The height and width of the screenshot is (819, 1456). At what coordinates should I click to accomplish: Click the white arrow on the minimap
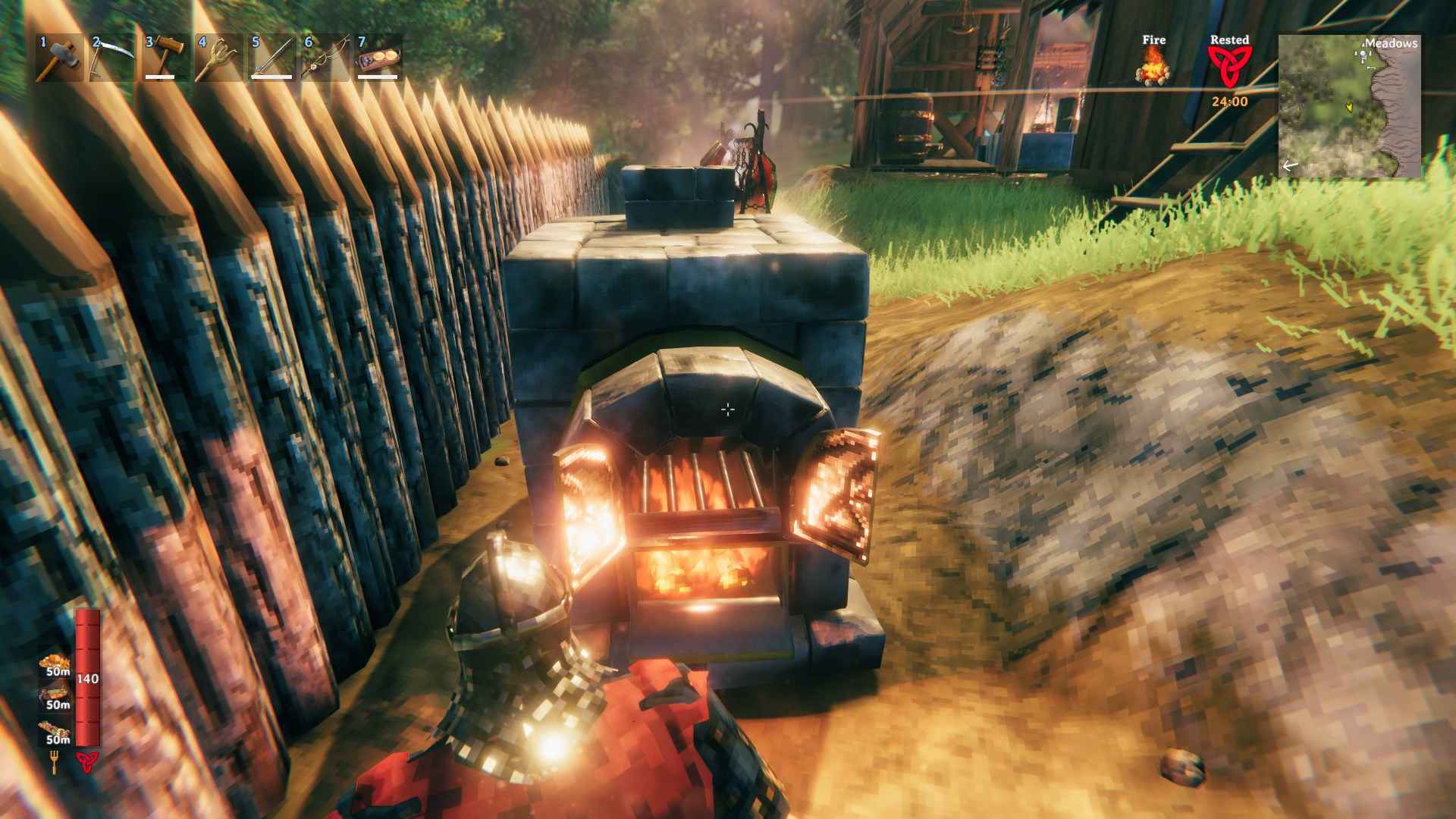pos(1289,165)
